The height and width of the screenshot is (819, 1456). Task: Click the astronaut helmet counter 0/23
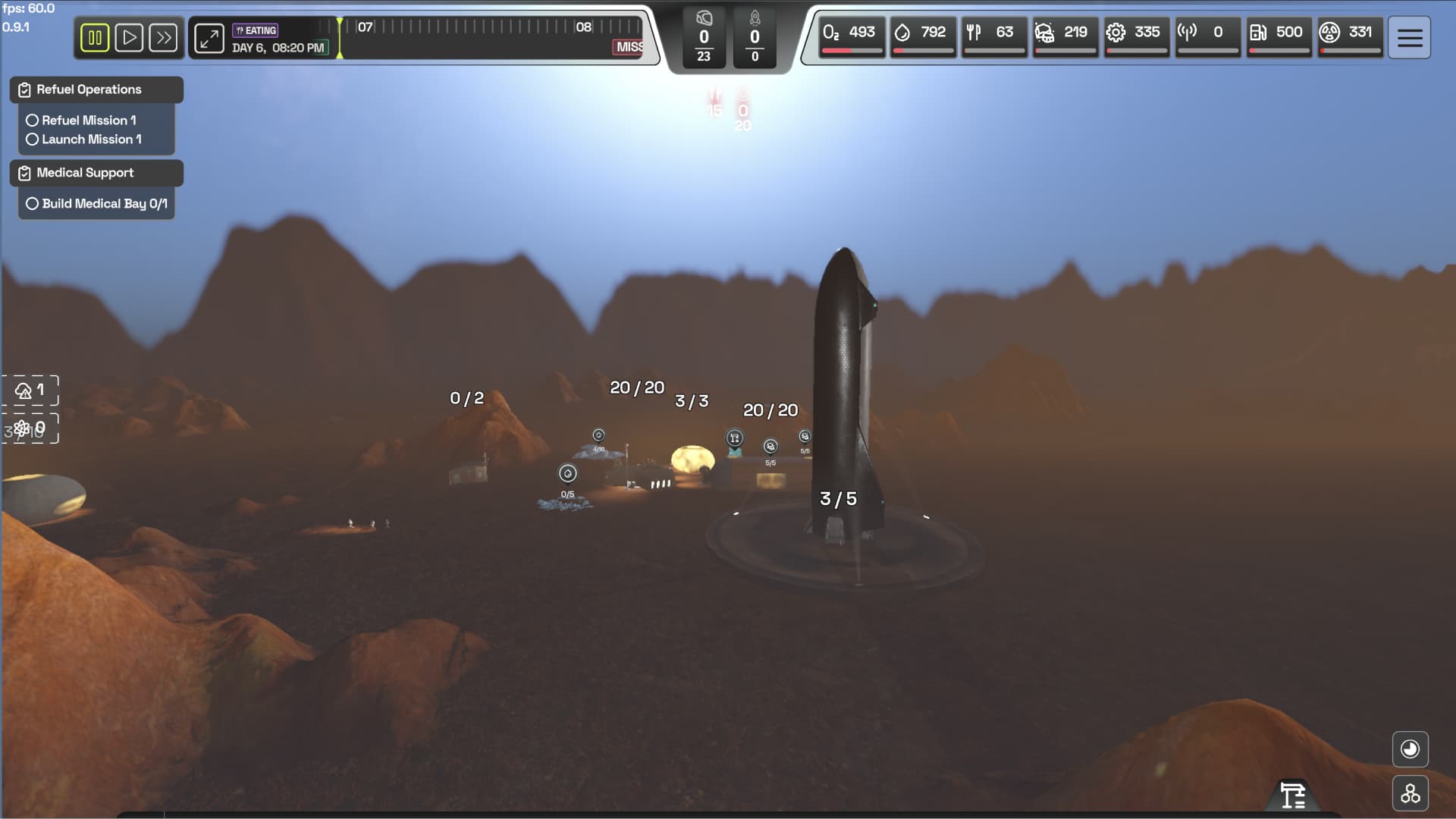[x=704, y=36]
